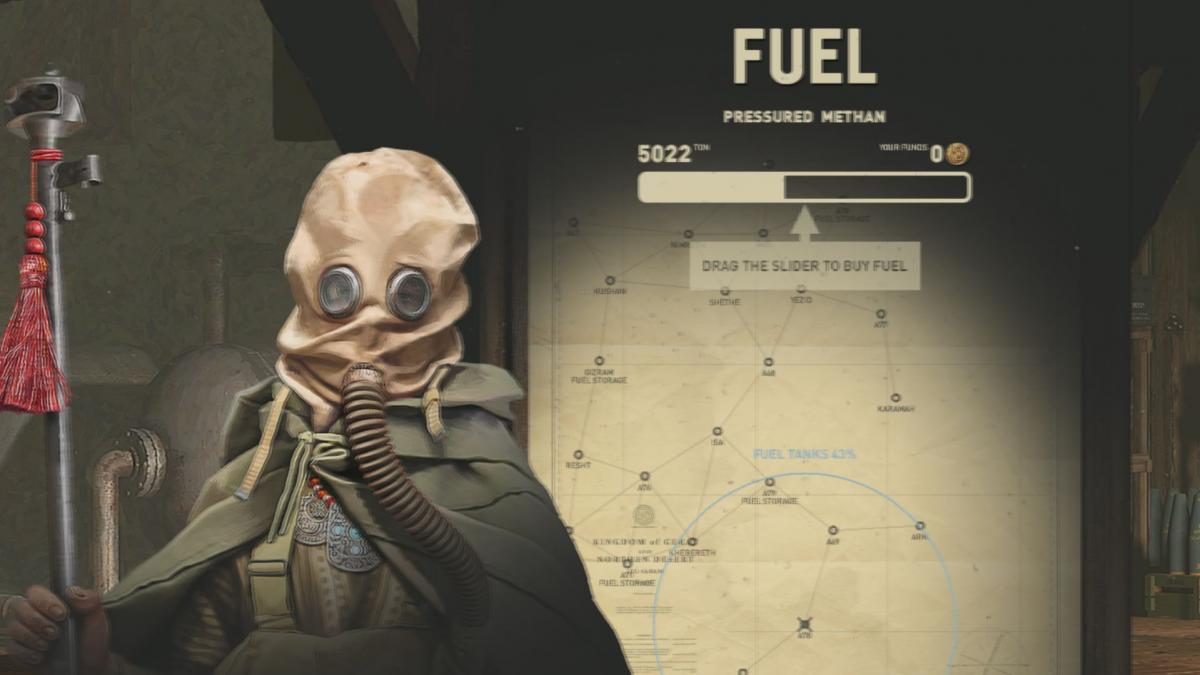Select the Gizram Fuel Storage map marker
The image size is (1200, 675).
[599, 360]
